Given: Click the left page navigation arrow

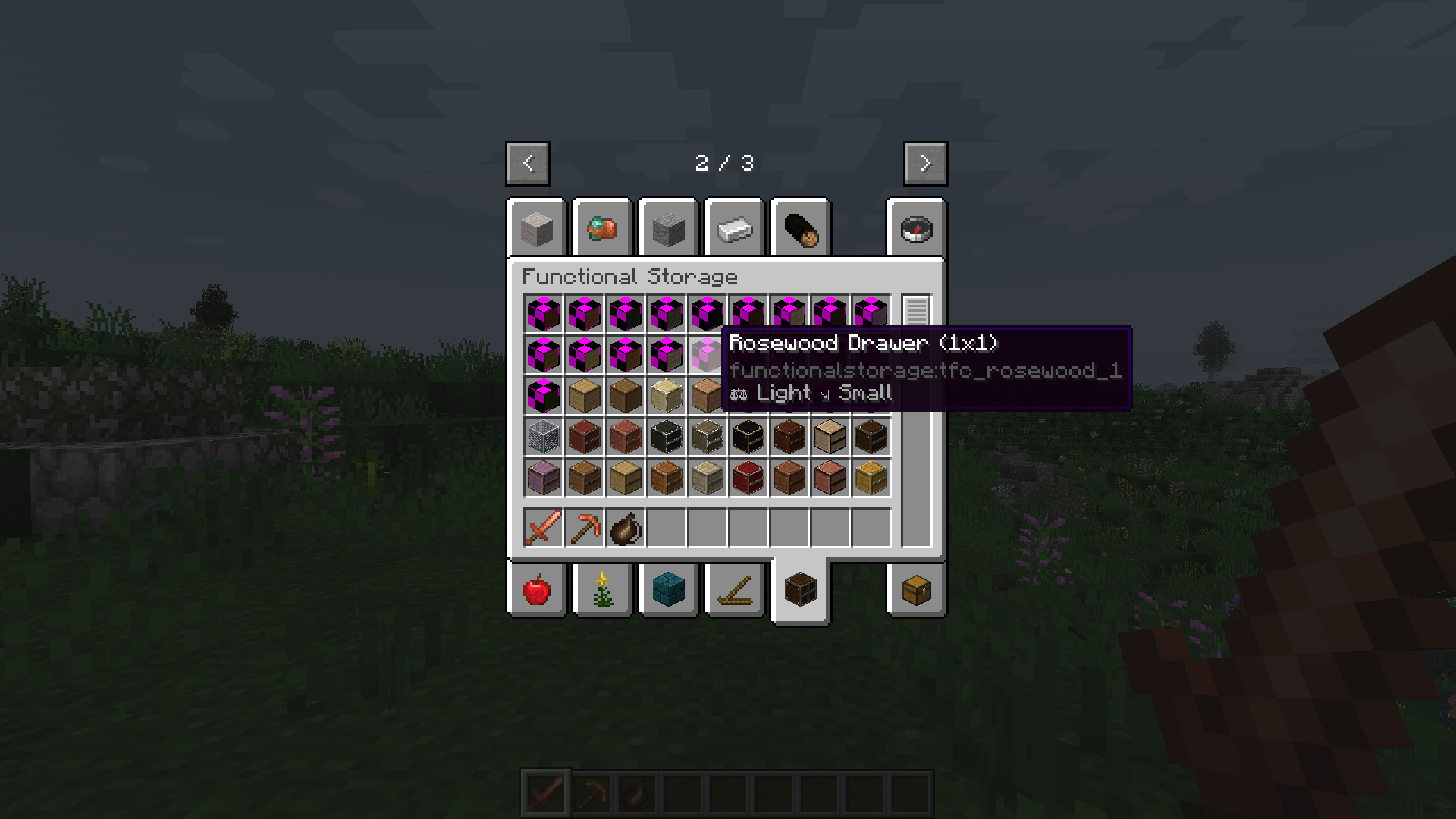Looking at the screenshot, I should (x=527, y=163).
